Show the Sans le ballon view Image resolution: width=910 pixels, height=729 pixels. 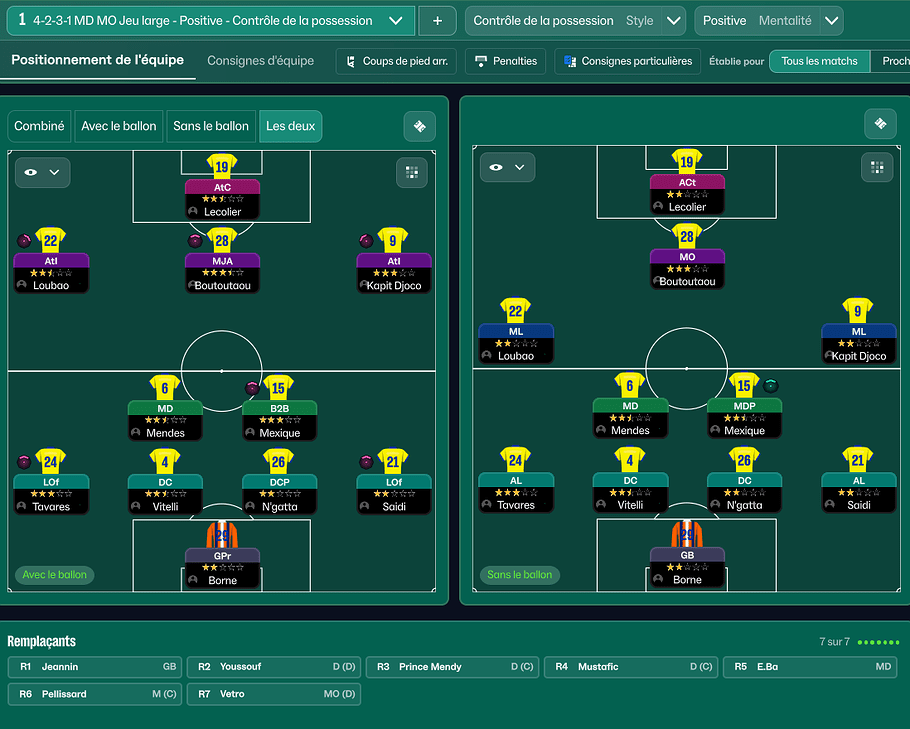point(211,126)
